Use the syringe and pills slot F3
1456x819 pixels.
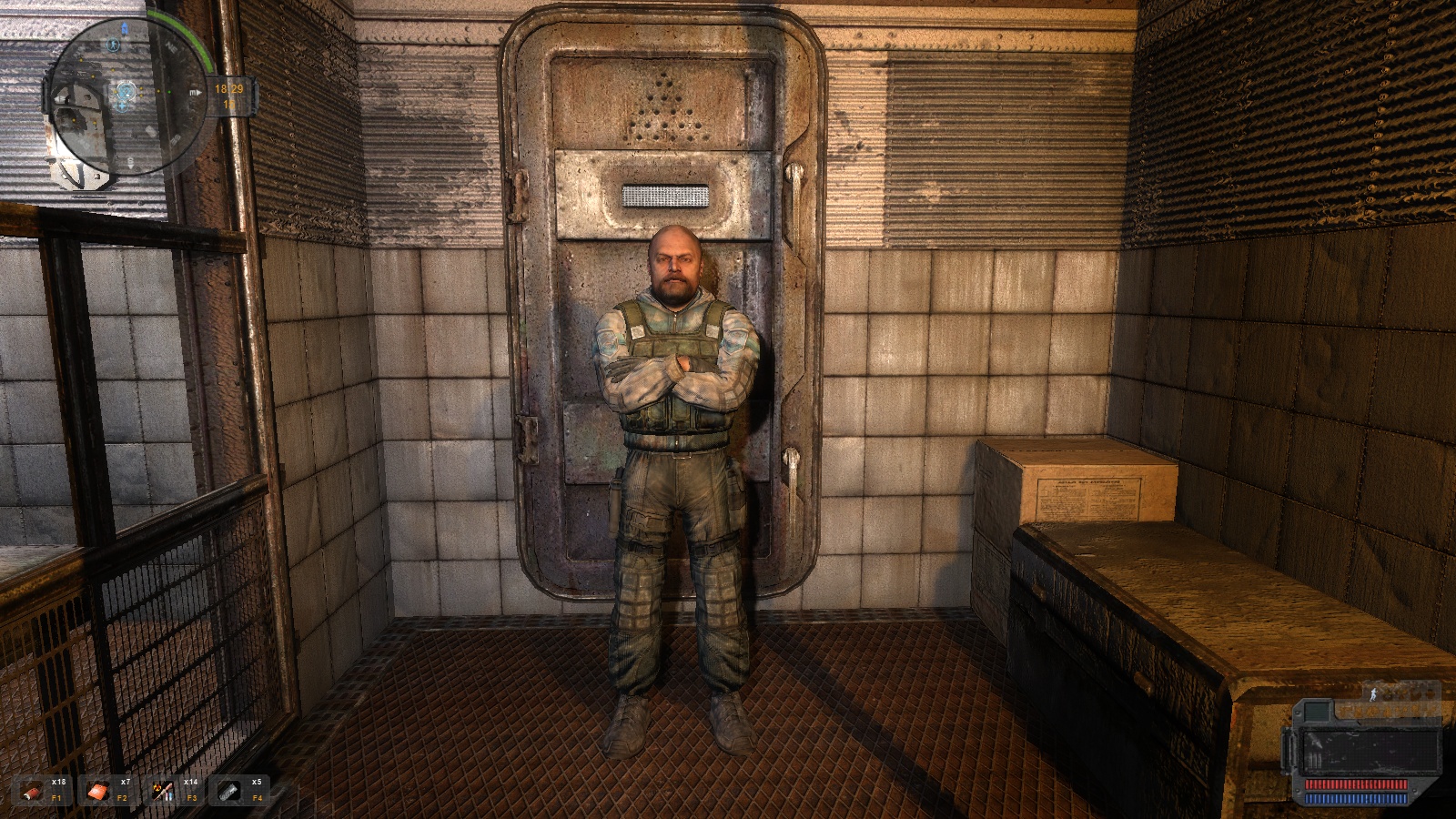[x=164, y=792]
